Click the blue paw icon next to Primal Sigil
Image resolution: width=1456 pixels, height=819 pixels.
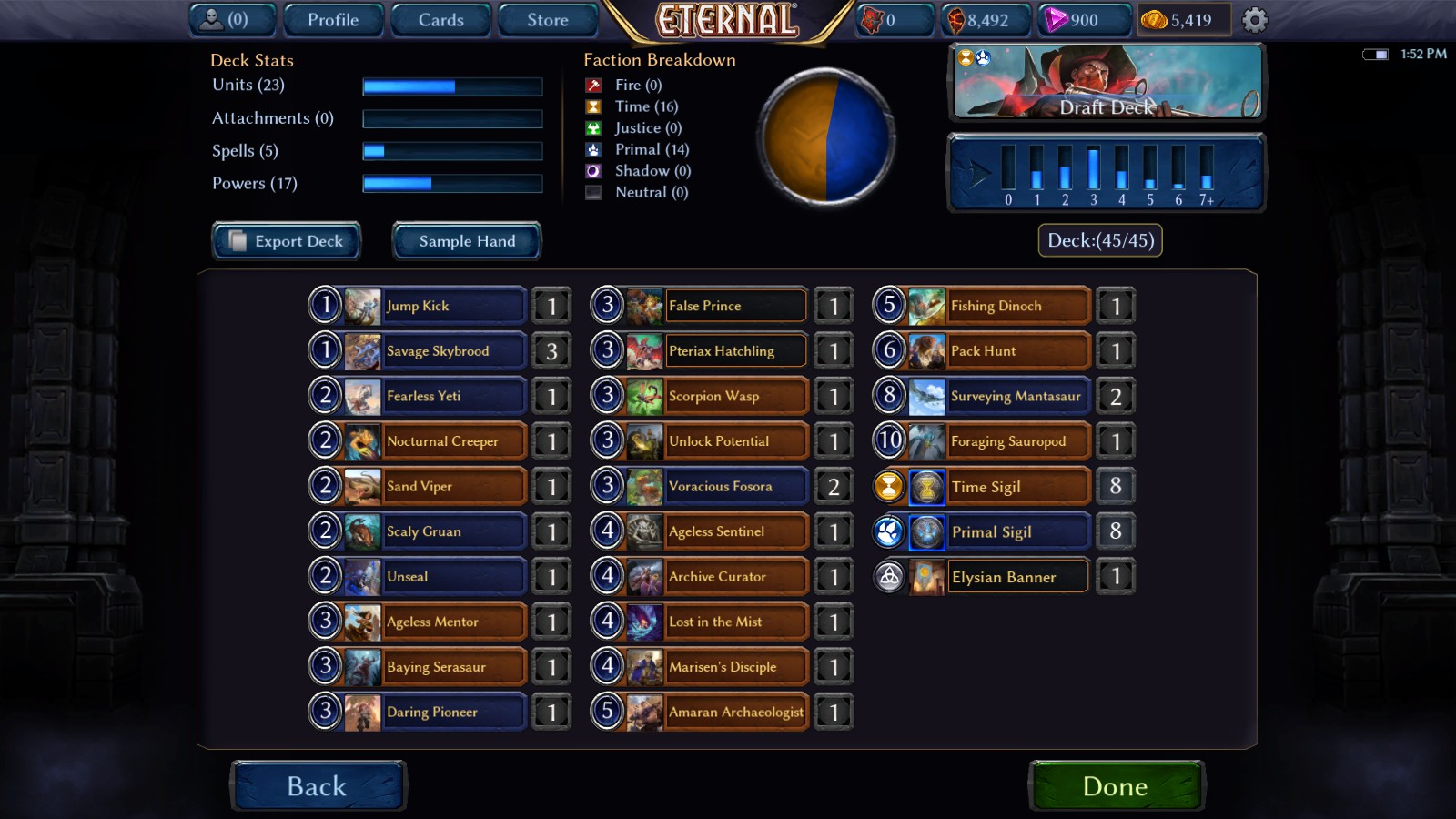click(889, 531)
